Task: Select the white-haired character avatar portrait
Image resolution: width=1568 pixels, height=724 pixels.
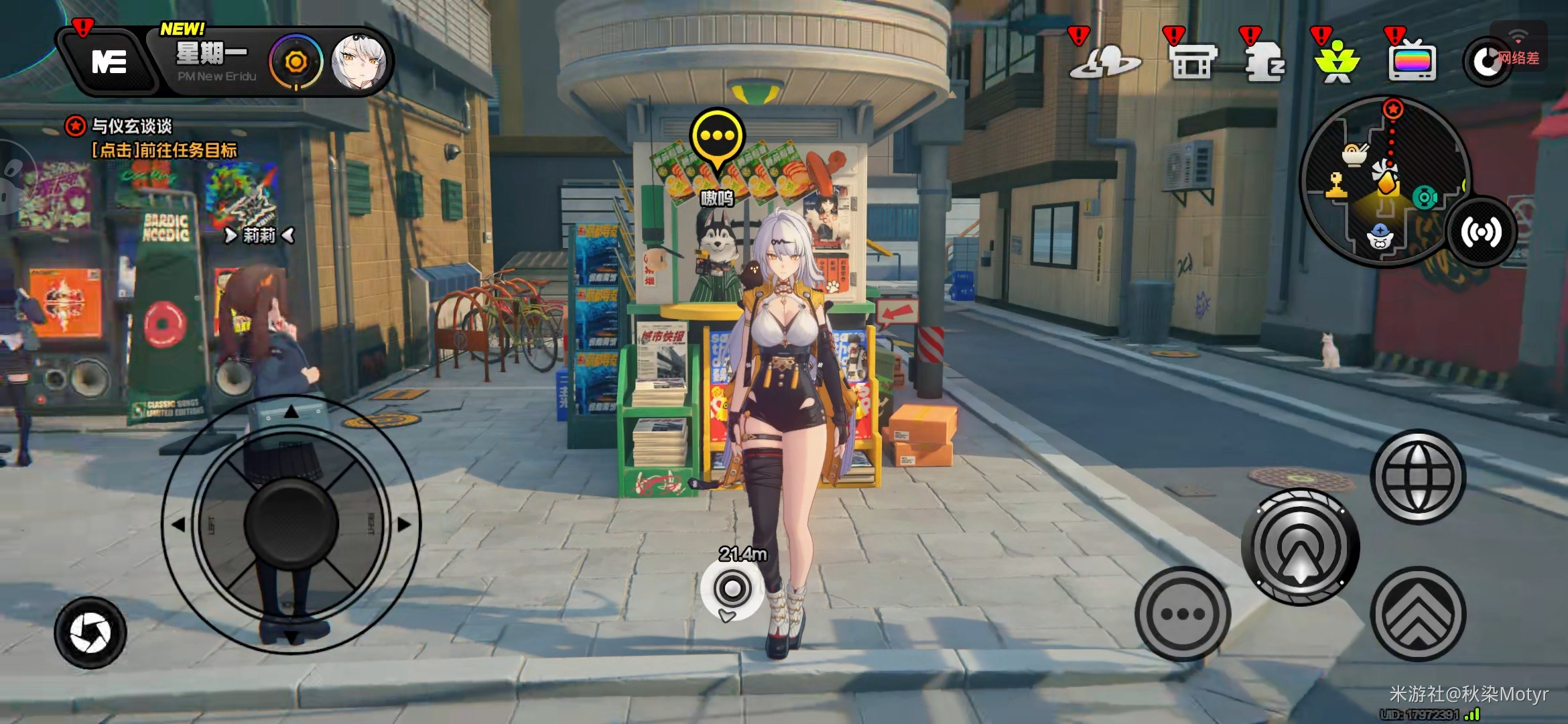Action: [359, 62]
